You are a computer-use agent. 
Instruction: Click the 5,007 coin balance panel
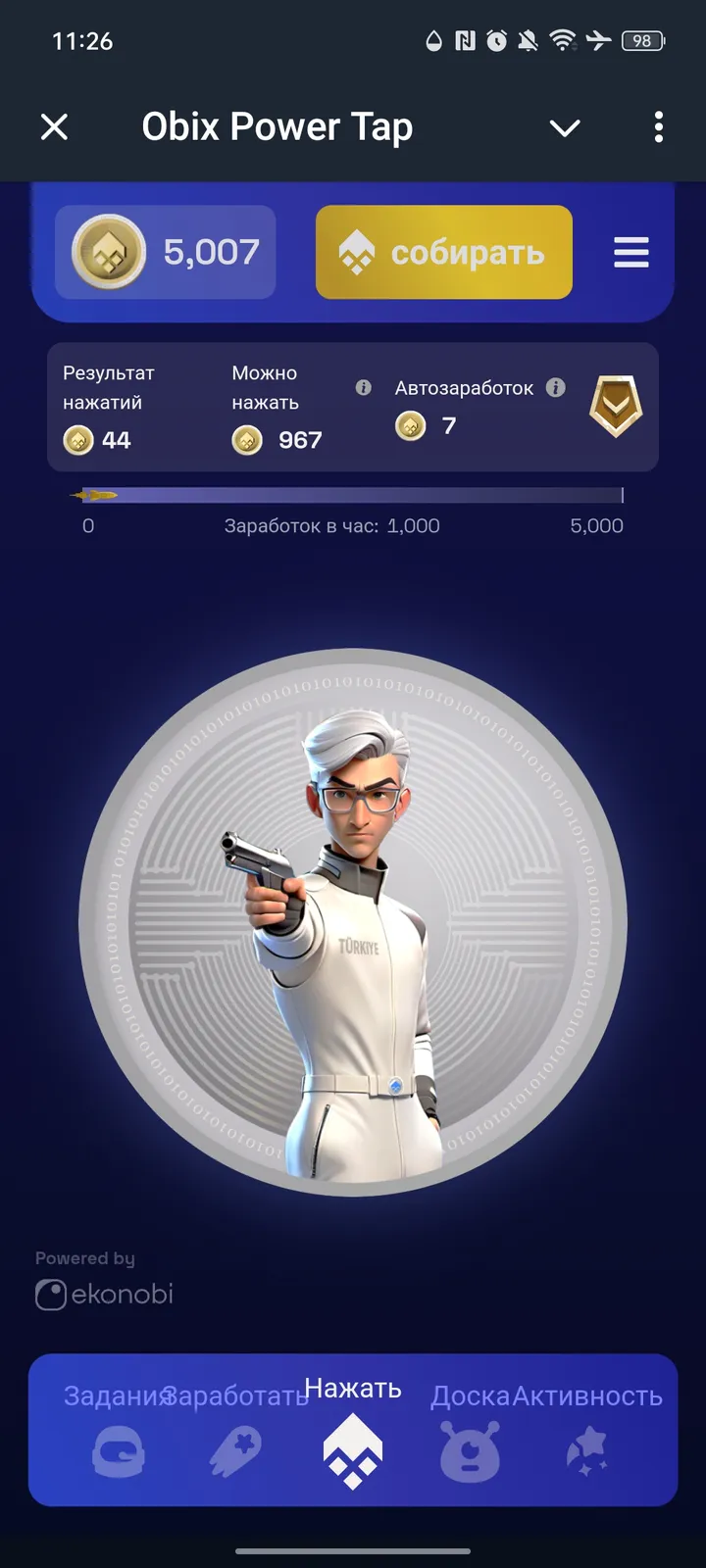165,252
